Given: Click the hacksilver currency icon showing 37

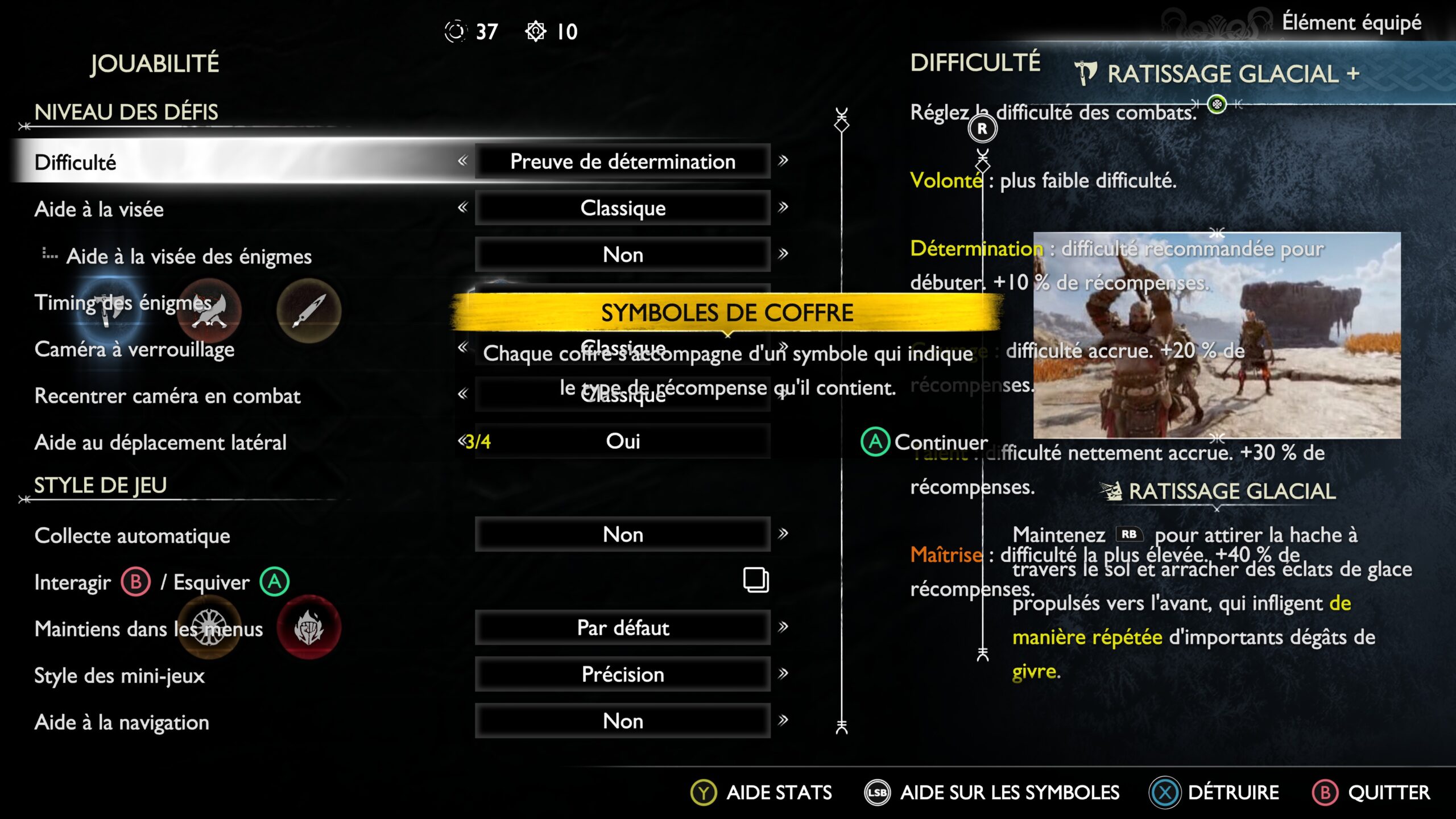Looking at the screenshot, I should (x=458, y=32).
